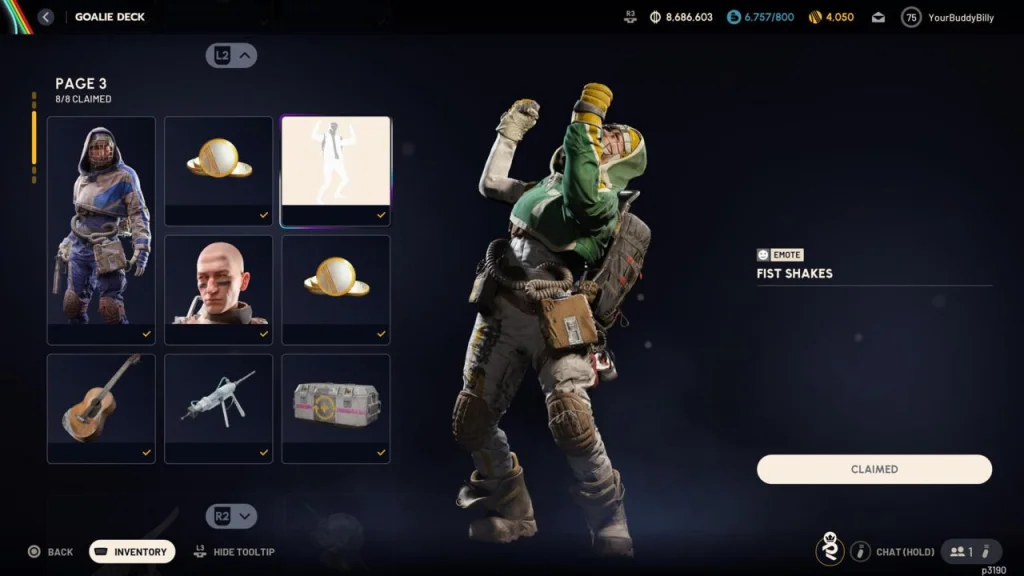Open the mail envelope icon

878,17
